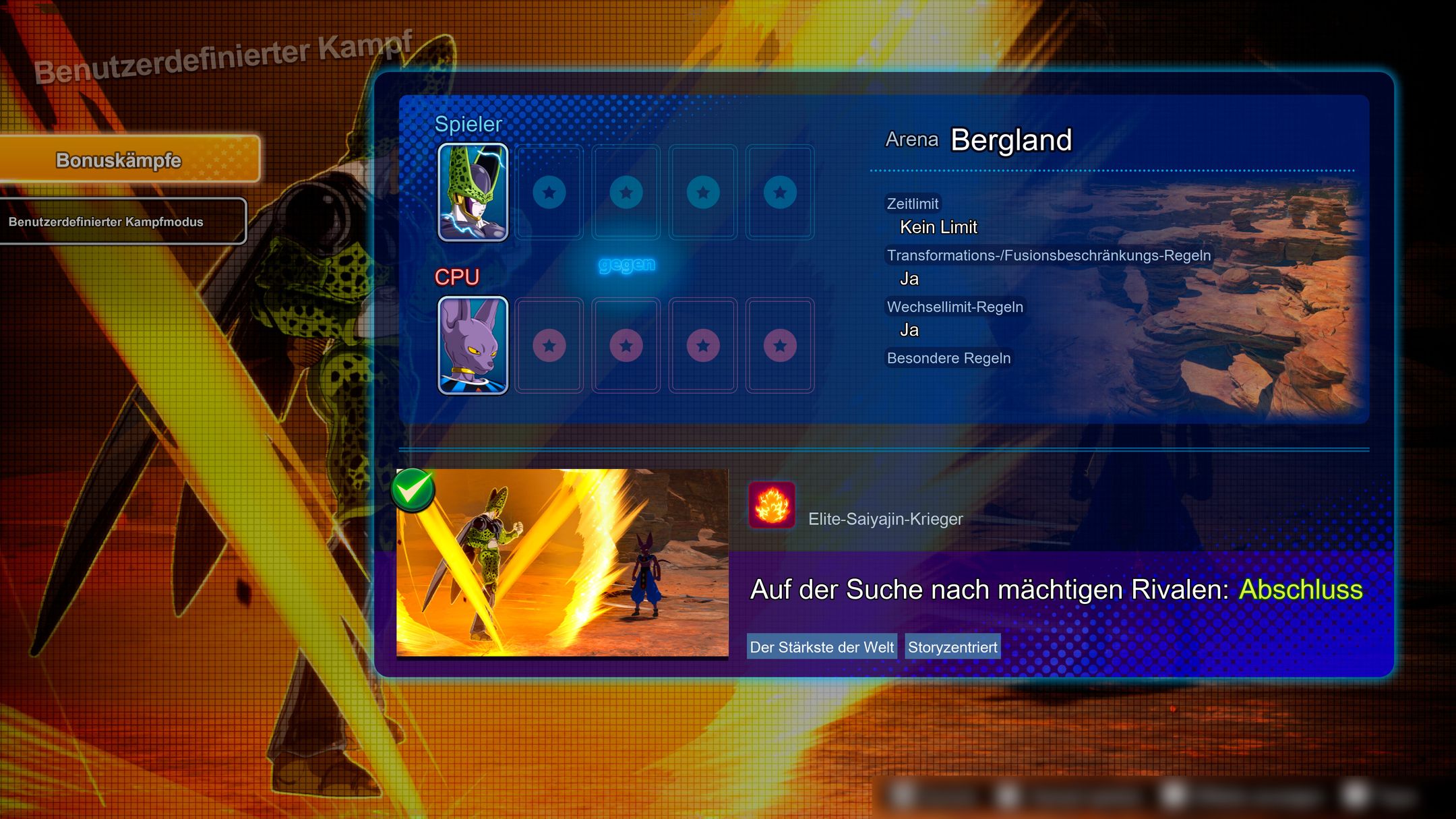Click the first empty star slot beside Cell
1456x819 pixels.
click(x=551, y=191)
